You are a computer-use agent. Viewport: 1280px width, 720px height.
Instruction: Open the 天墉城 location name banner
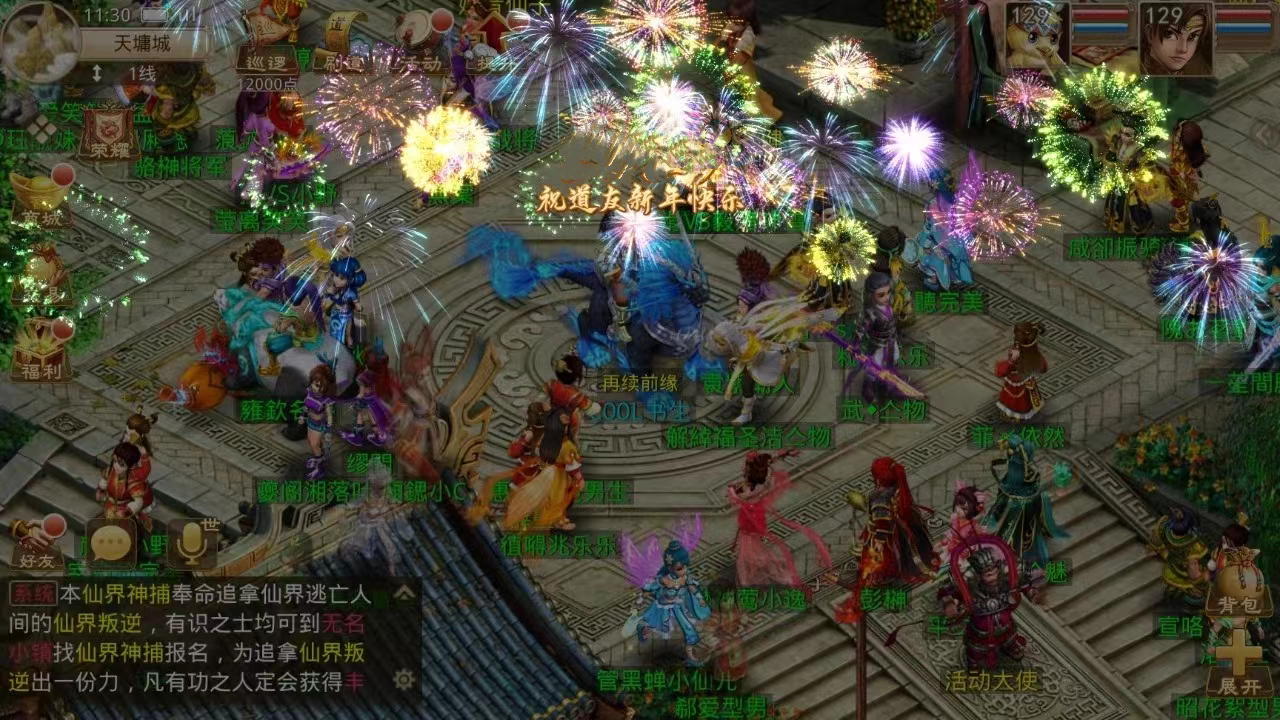140,43
